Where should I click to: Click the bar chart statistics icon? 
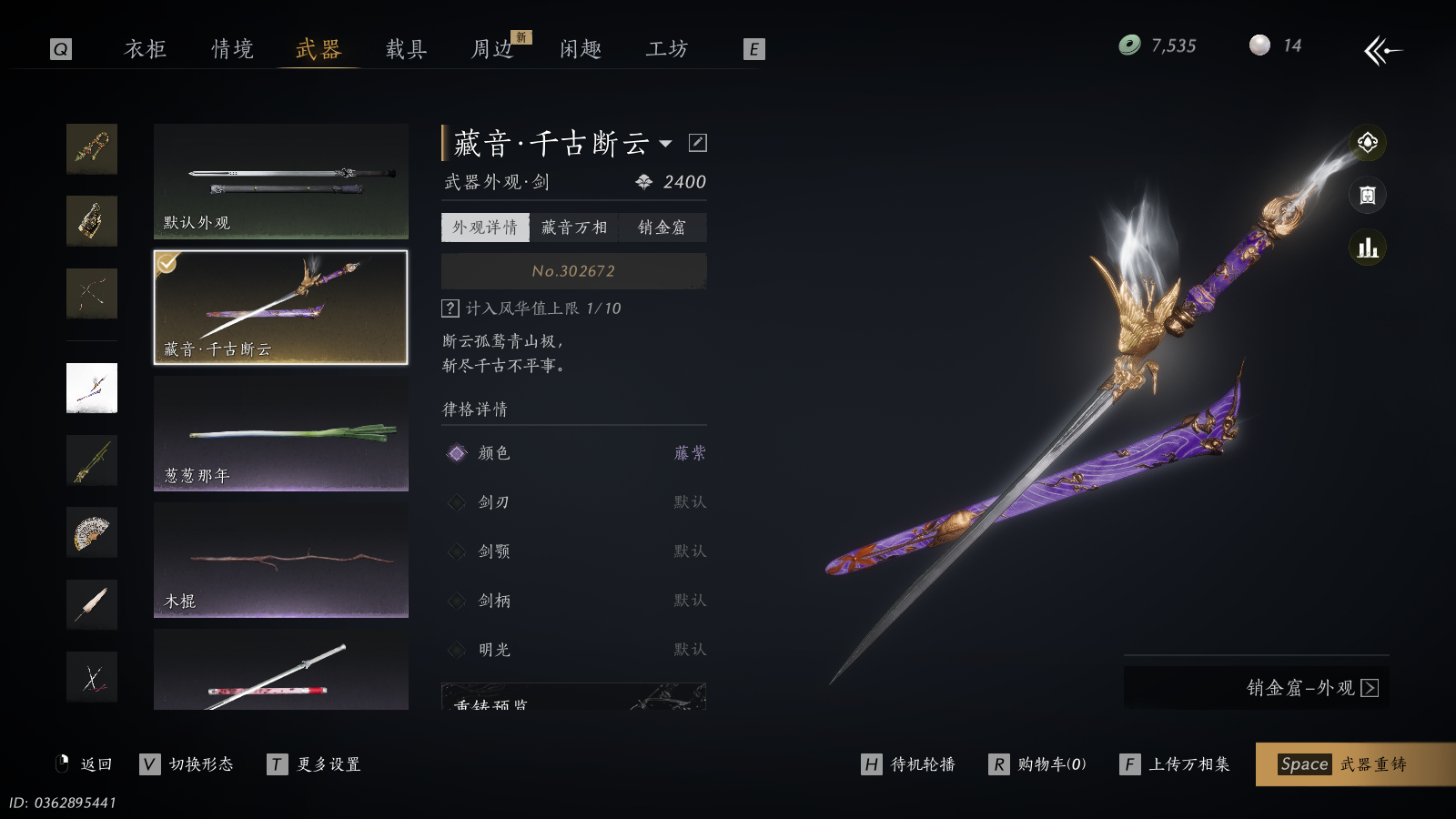[1367, 248]
